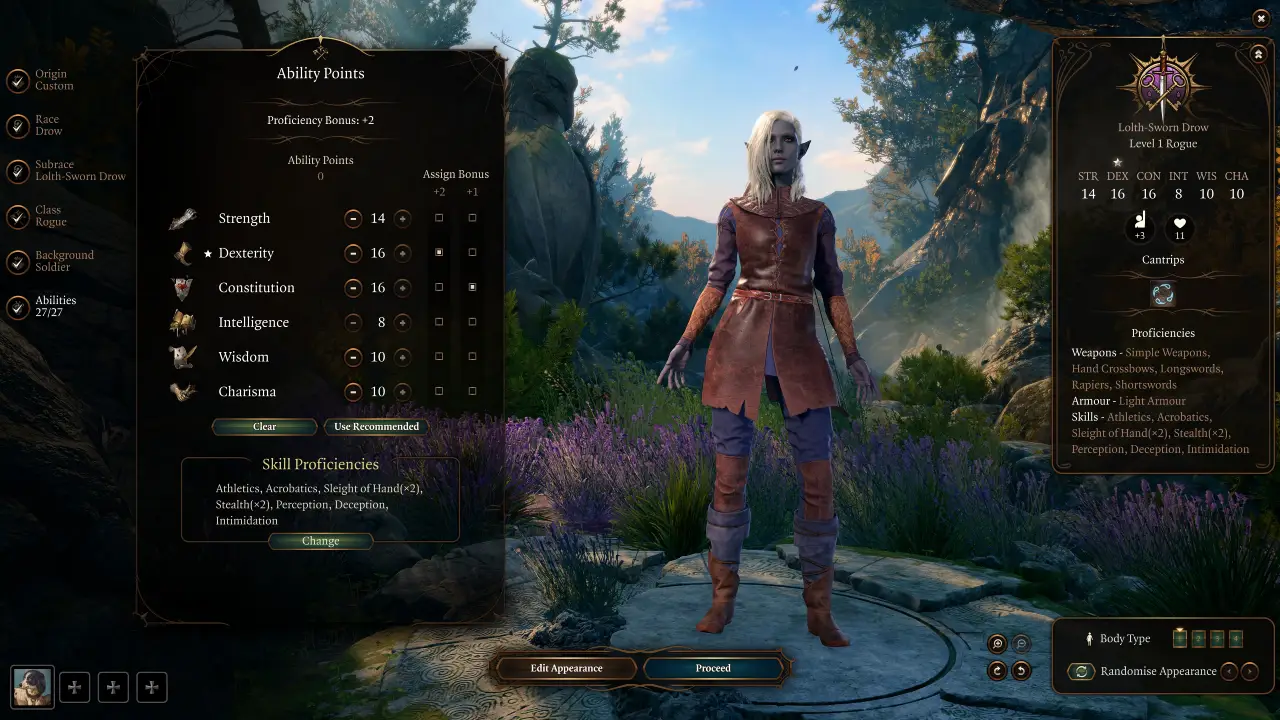
Task: Select Body Type option 2
Action: point(1198,638)
